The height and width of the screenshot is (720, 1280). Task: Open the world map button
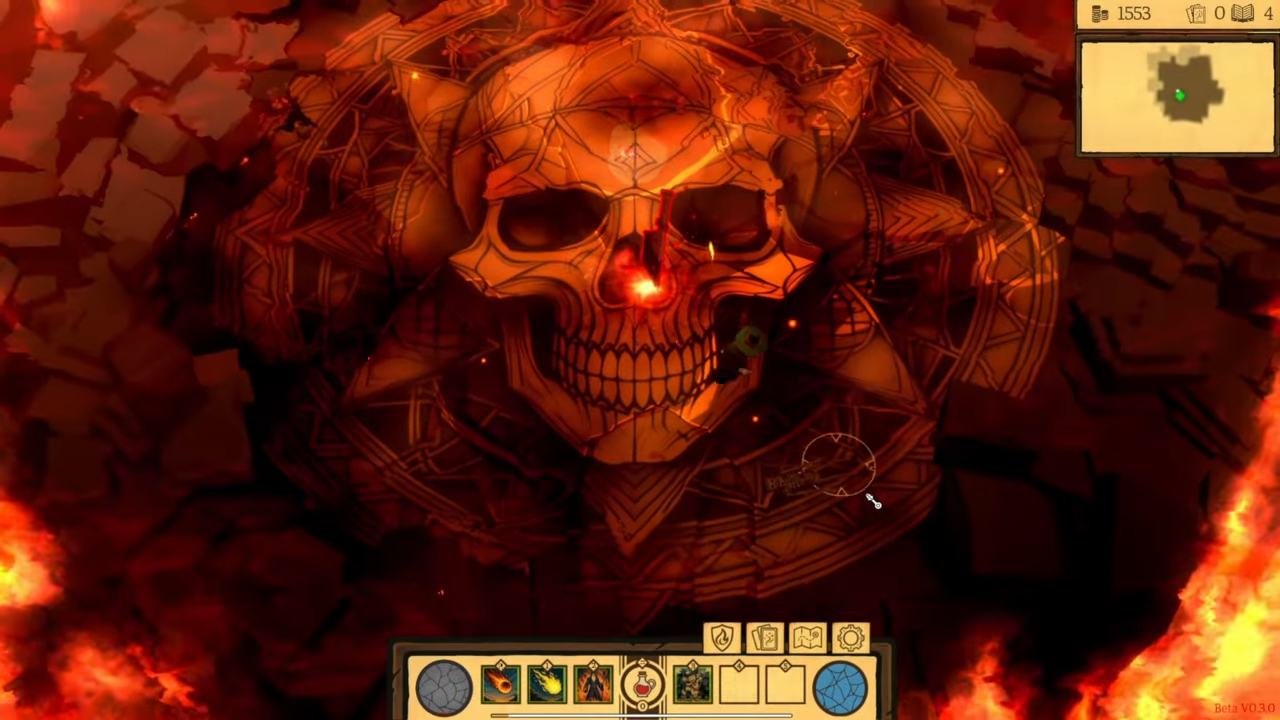pos(807,637)
